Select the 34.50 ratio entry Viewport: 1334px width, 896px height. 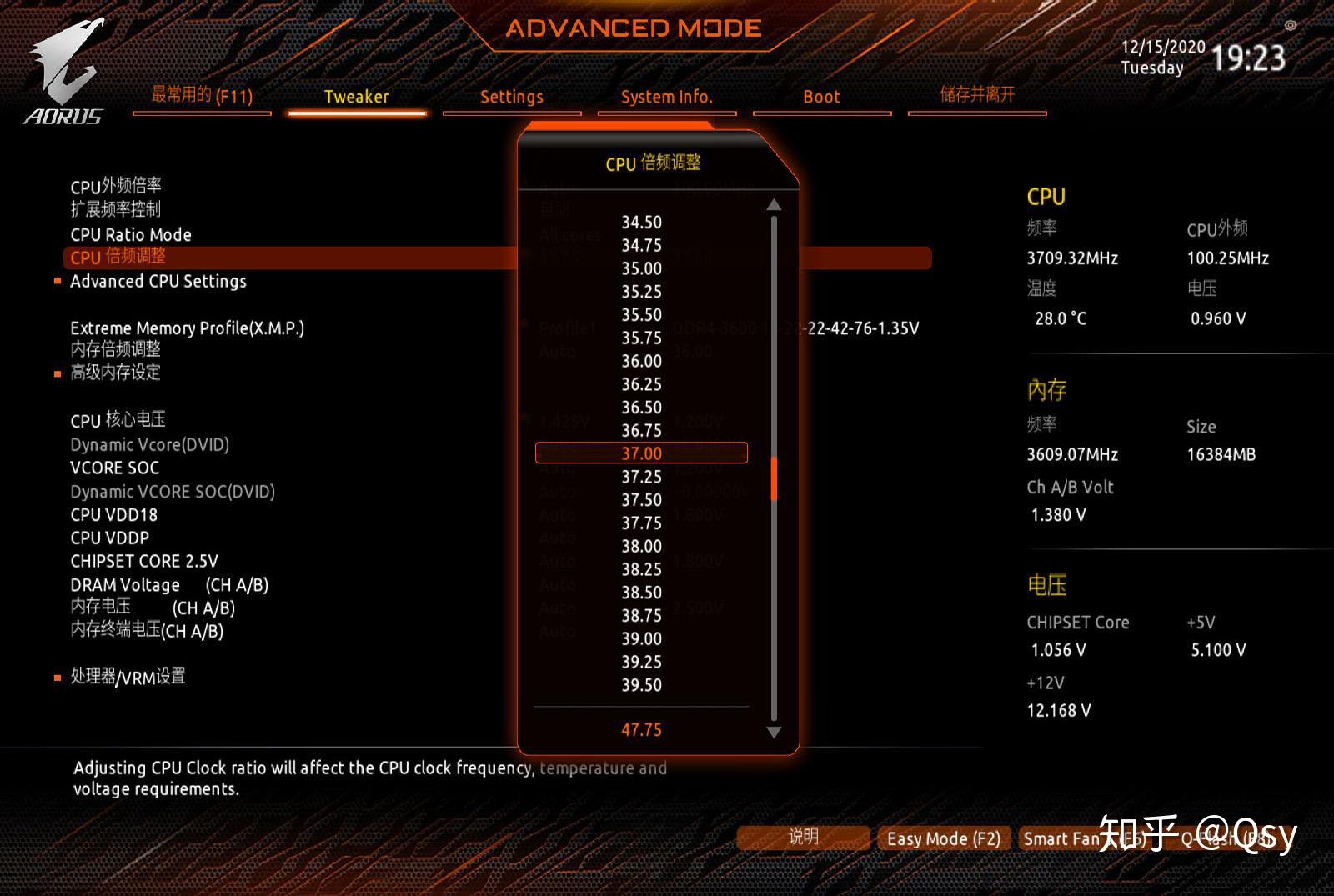[641, 223]
